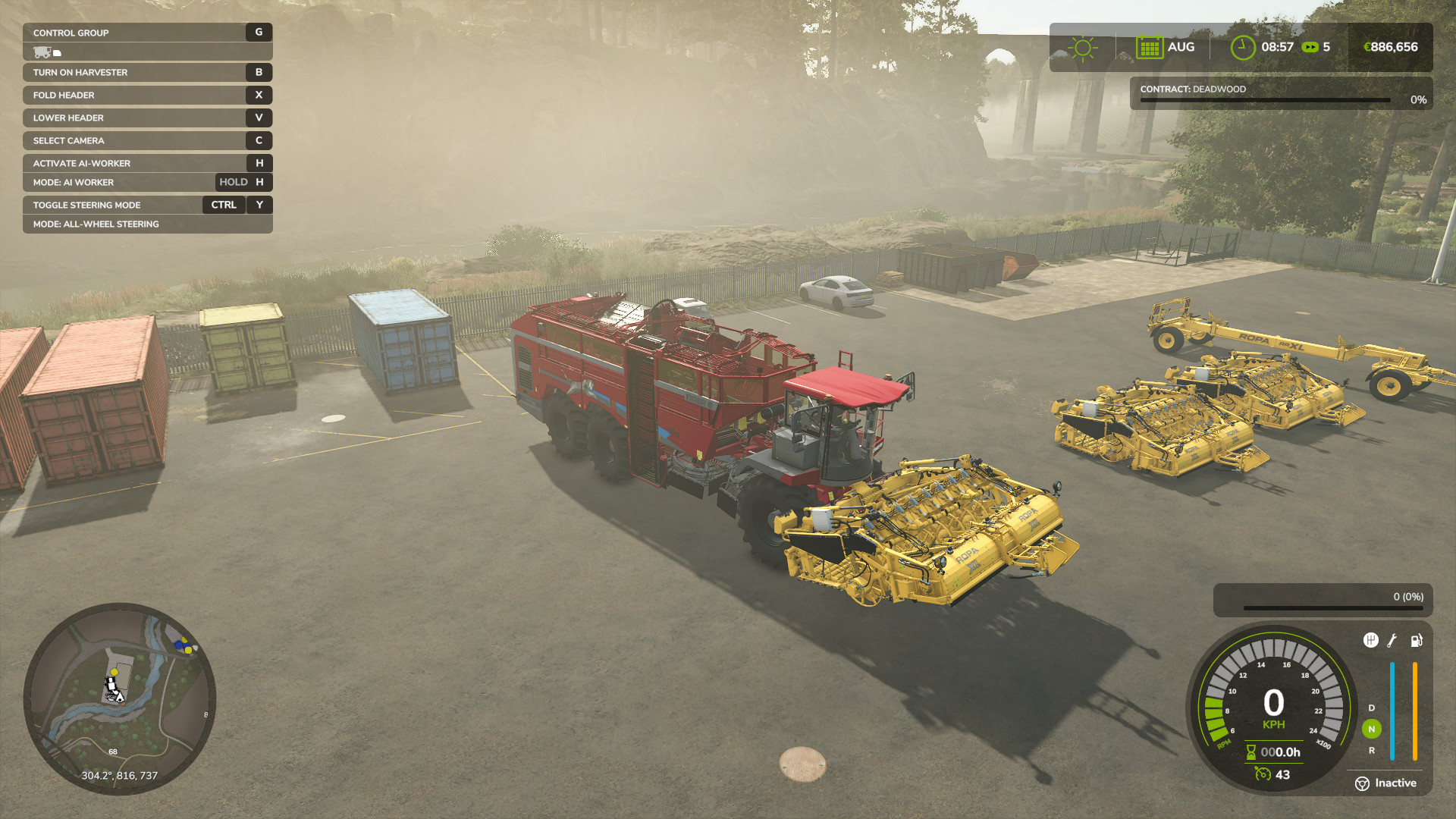Select the N gear indicator
Screen dimensions: 1456x819
tap(1371, 729)
